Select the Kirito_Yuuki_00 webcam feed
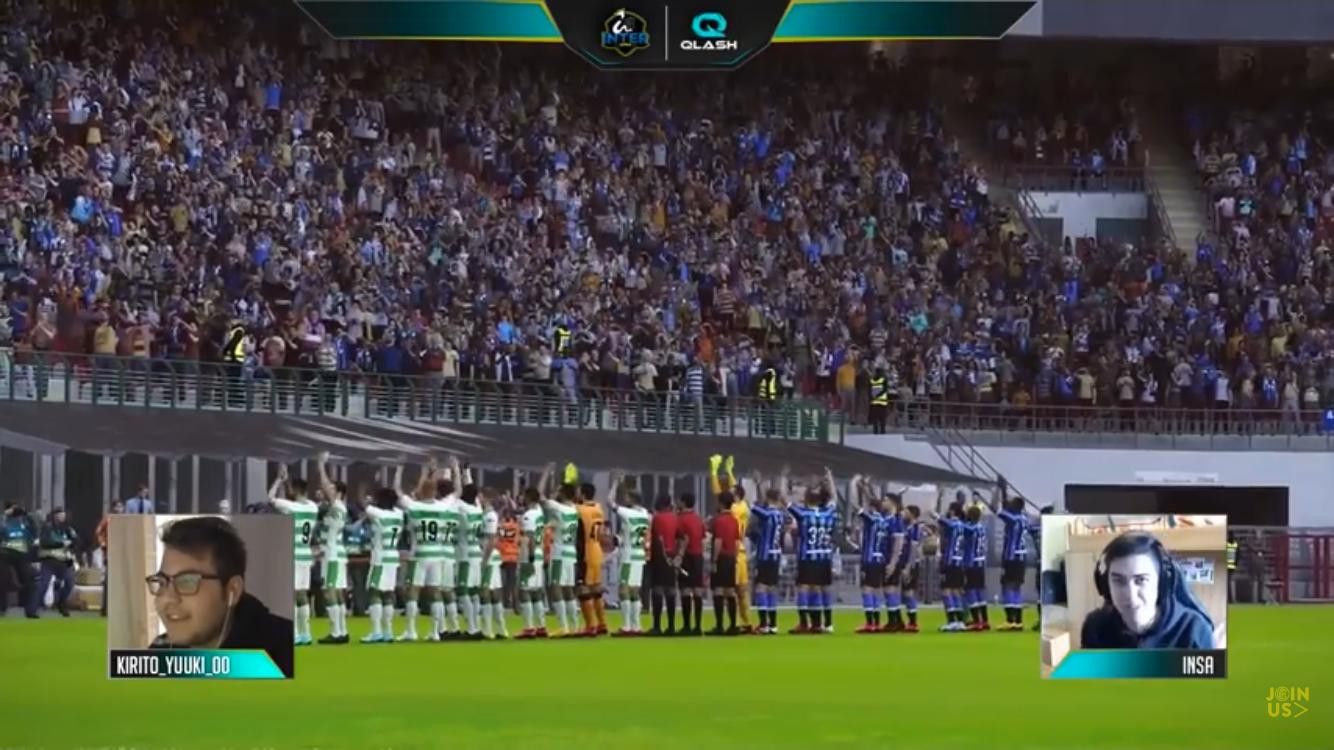 tap(200, 583)
